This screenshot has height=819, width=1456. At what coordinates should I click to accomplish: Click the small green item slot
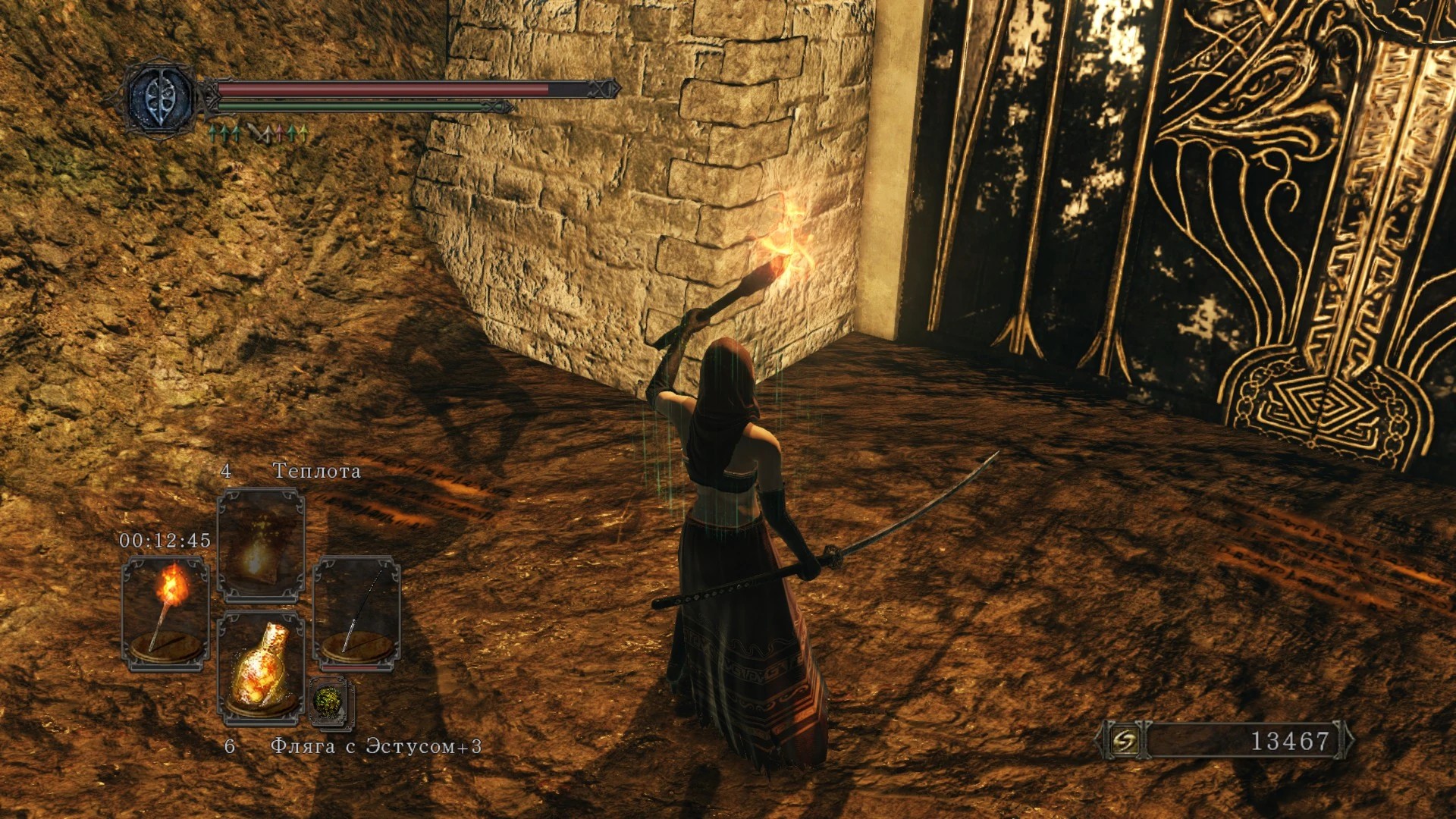pos(331,701)
